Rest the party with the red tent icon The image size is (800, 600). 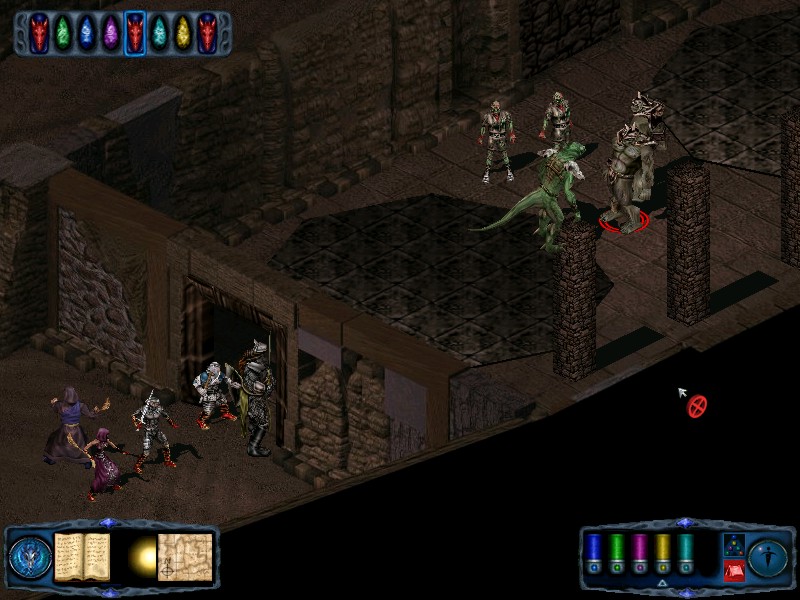[732, 570]
